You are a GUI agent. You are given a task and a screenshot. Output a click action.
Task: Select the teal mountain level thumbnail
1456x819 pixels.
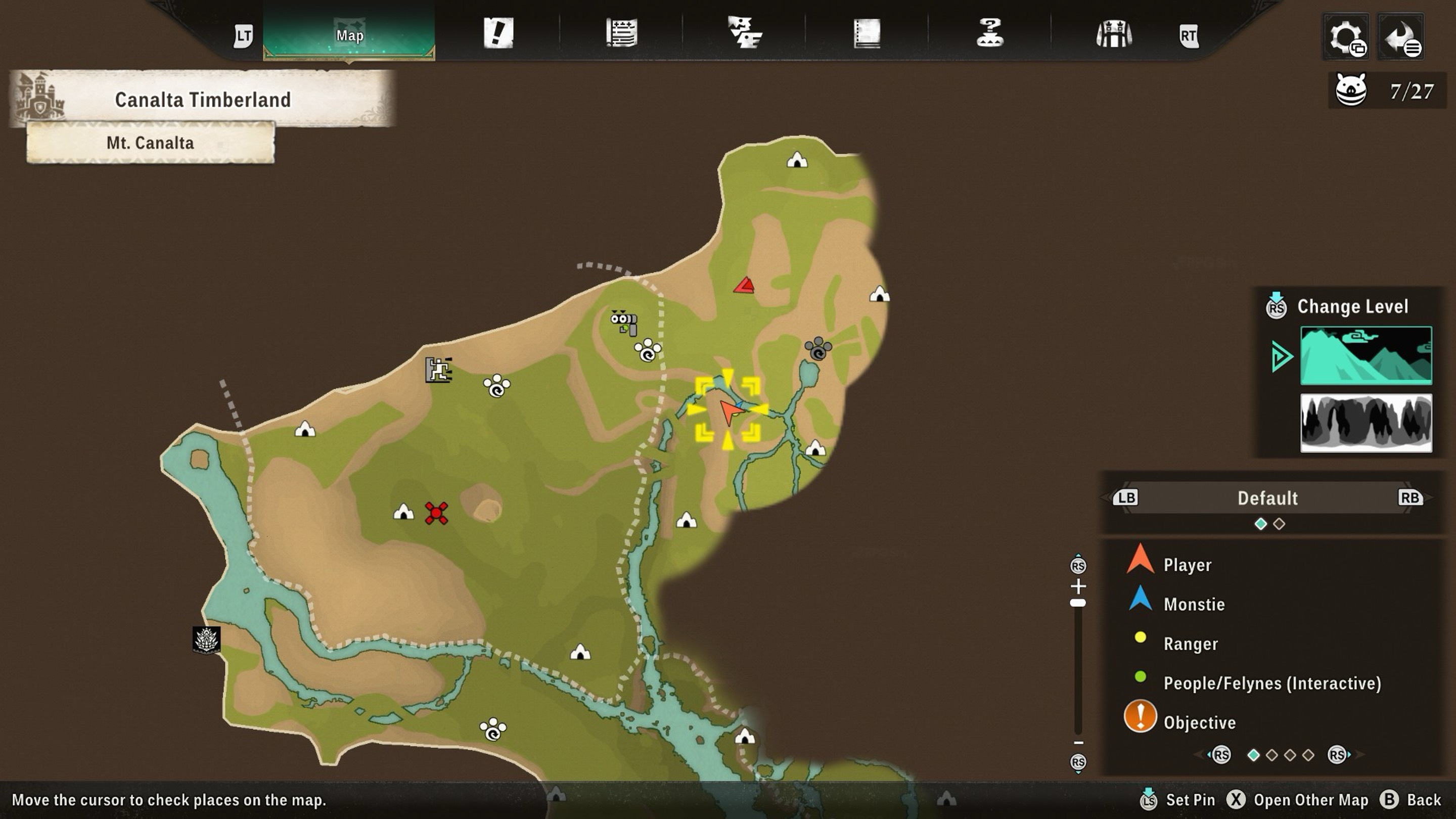click(x=1366, y=355)
